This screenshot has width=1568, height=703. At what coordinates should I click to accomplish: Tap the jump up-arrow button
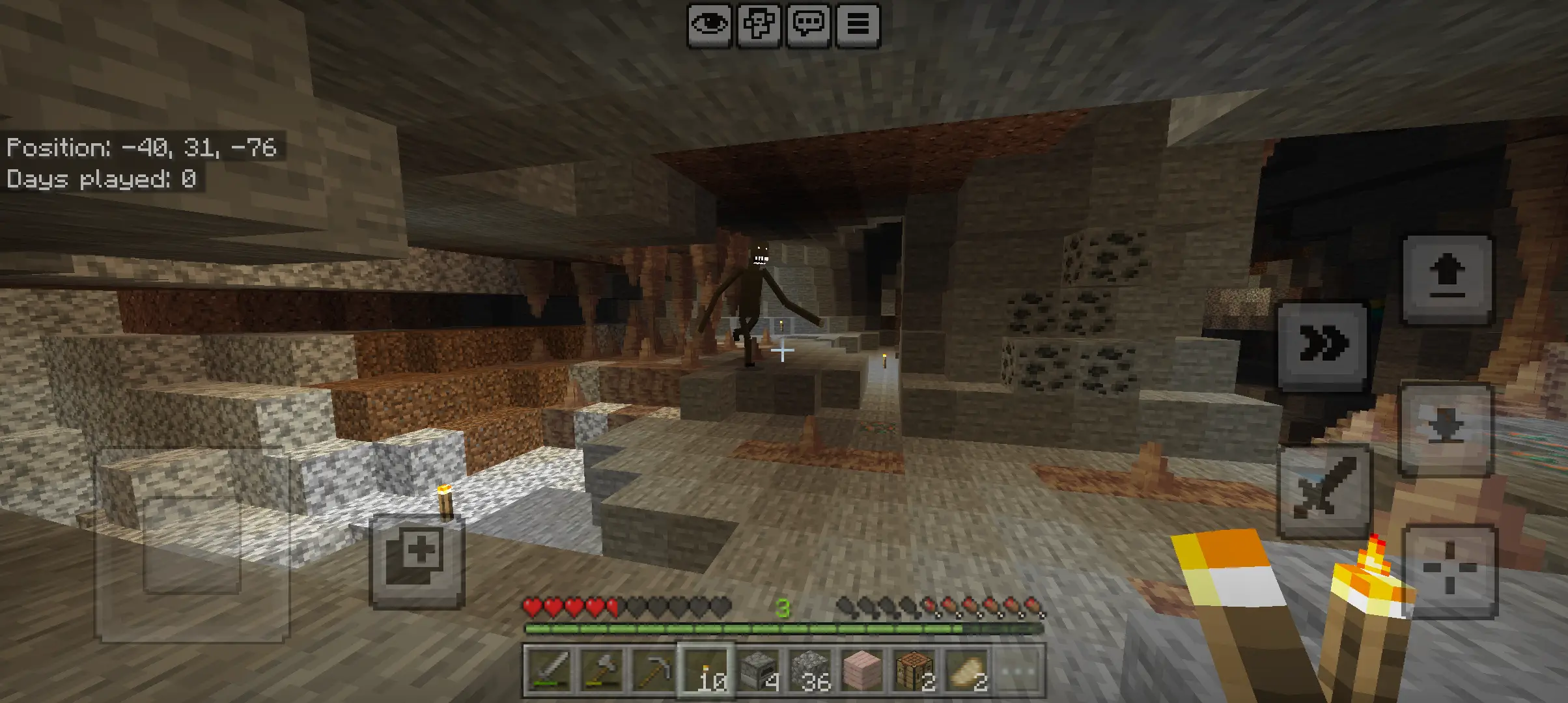pyautogui.click(x=1448, y=280)
